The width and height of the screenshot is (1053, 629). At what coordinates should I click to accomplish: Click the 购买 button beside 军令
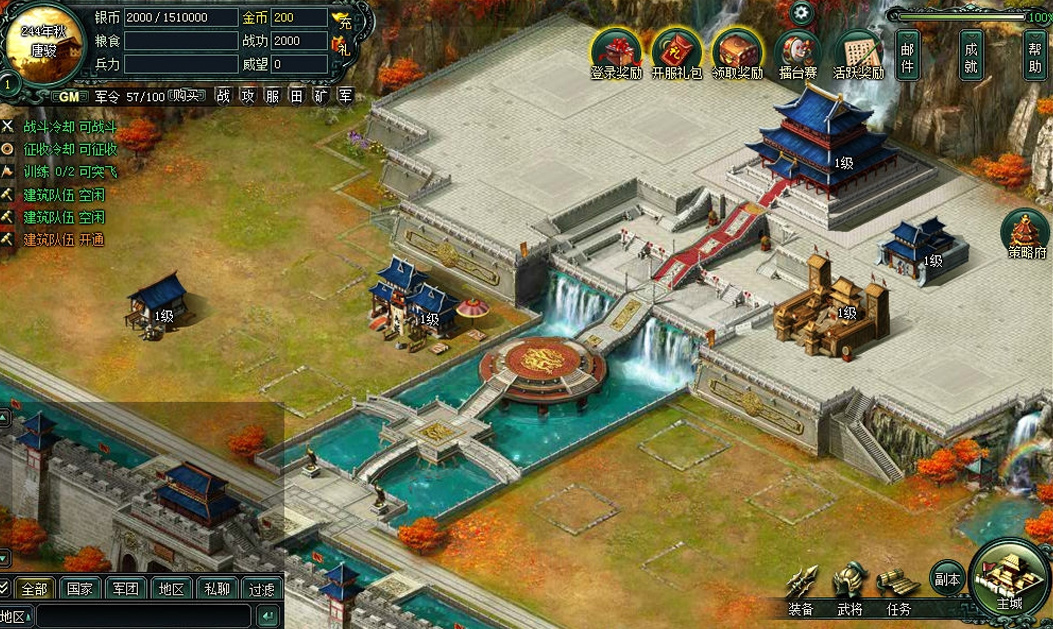[x=186, y=96]
